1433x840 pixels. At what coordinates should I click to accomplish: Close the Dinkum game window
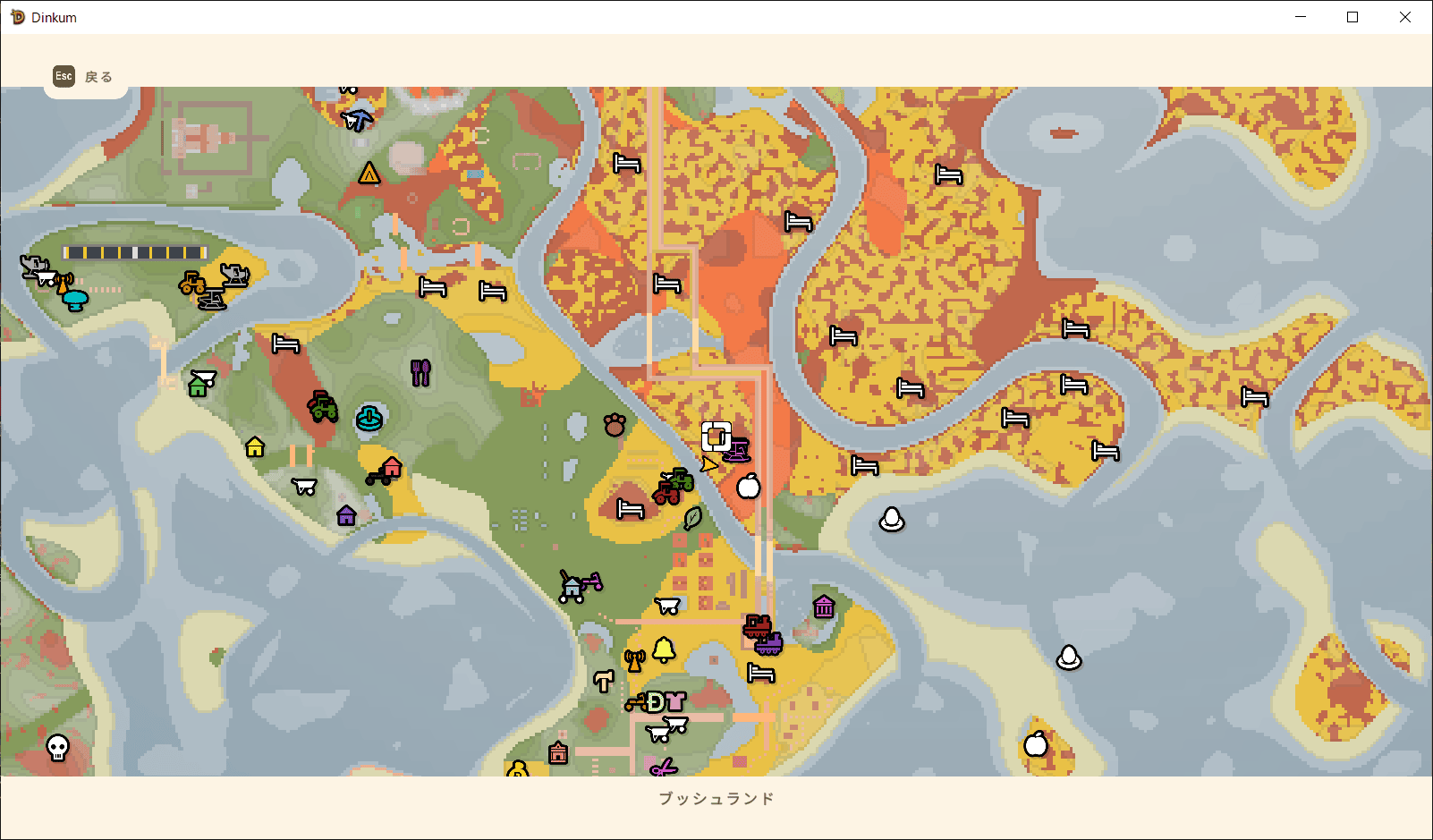pos(1405,17)
